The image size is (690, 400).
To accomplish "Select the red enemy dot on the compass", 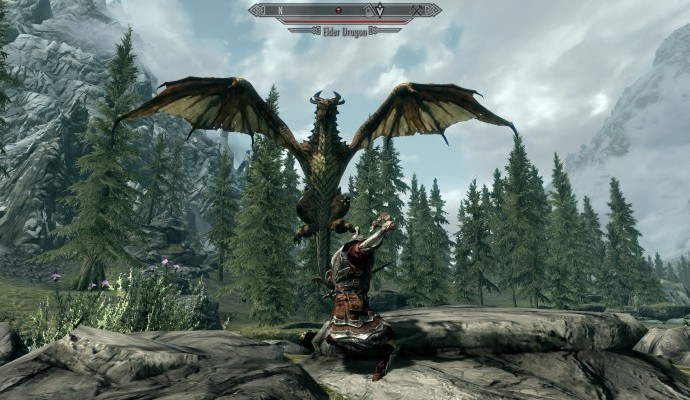I will coord(337,9).
